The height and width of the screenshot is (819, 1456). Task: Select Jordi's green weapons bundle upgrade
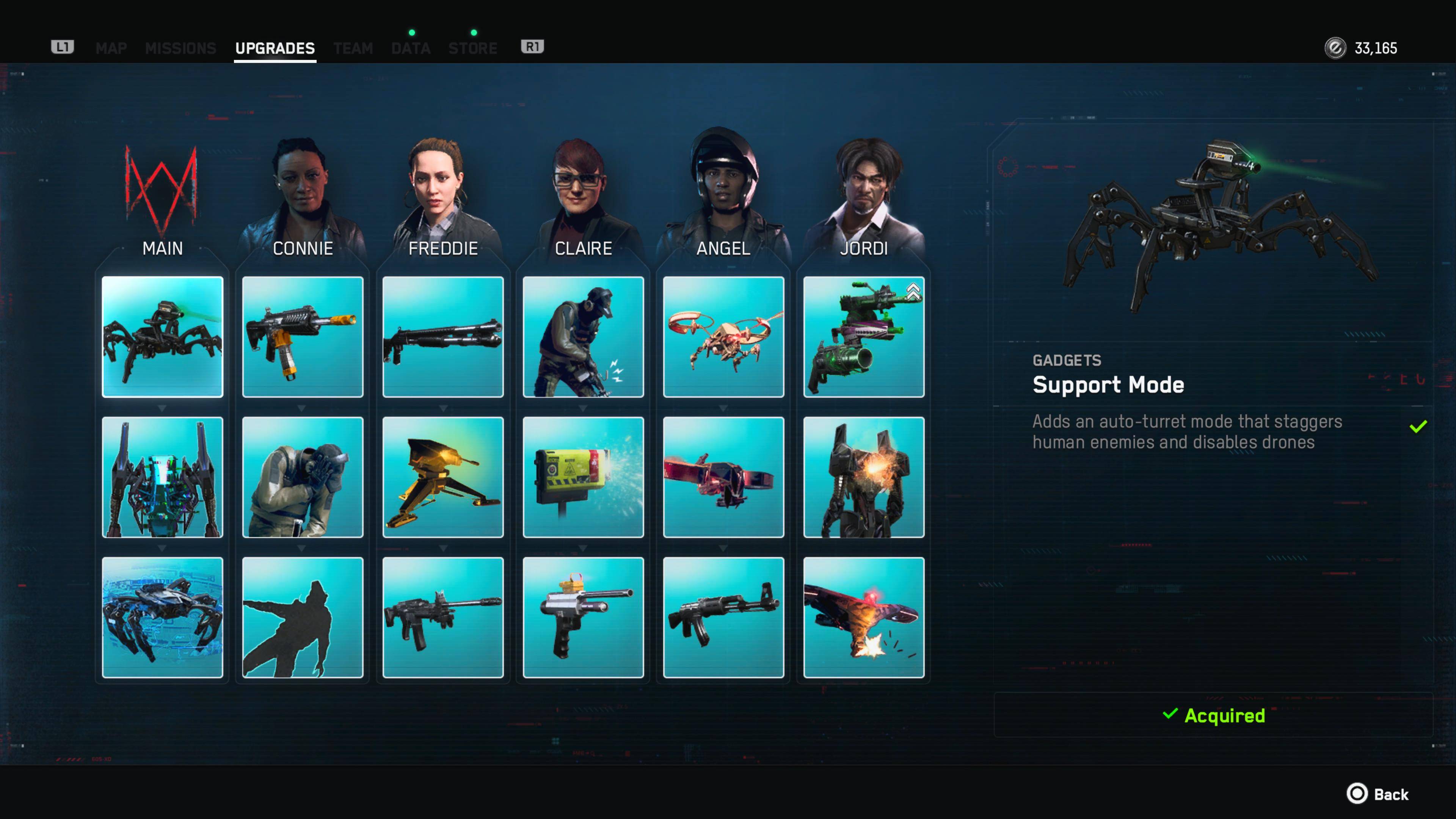[863, 337]
